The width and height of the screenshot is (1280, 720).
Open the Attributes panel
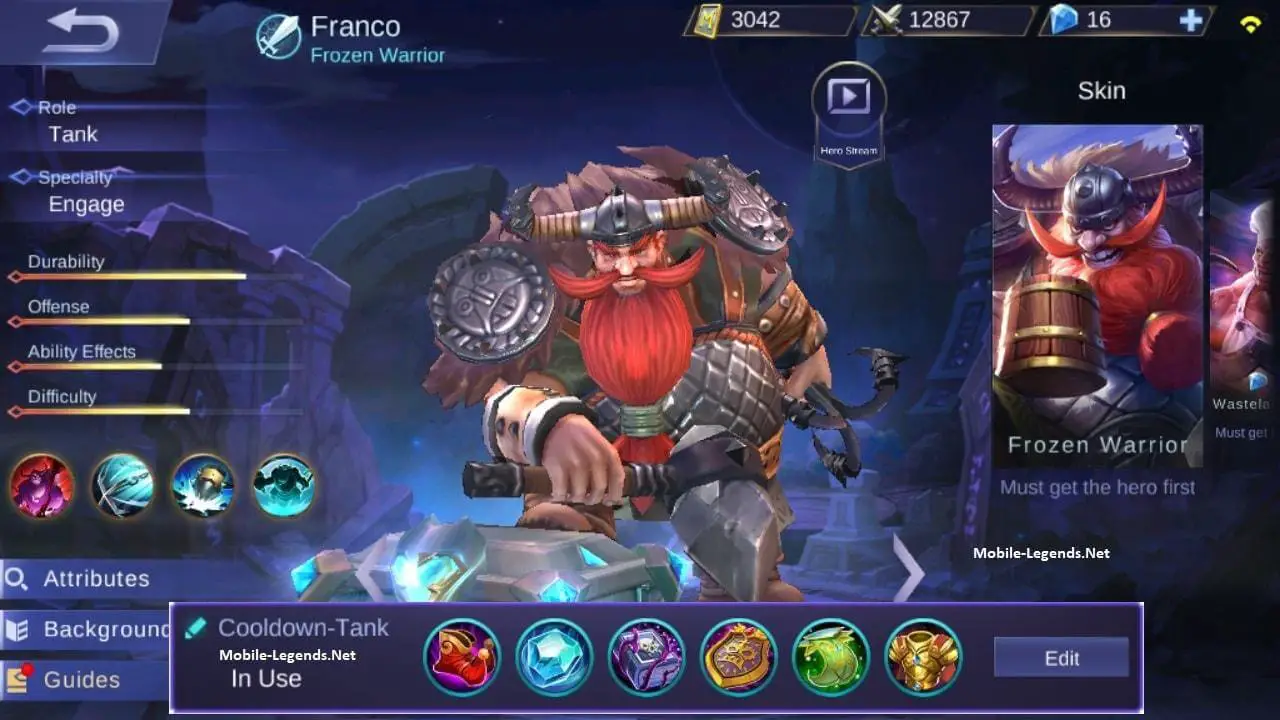(x=95, y=578)
